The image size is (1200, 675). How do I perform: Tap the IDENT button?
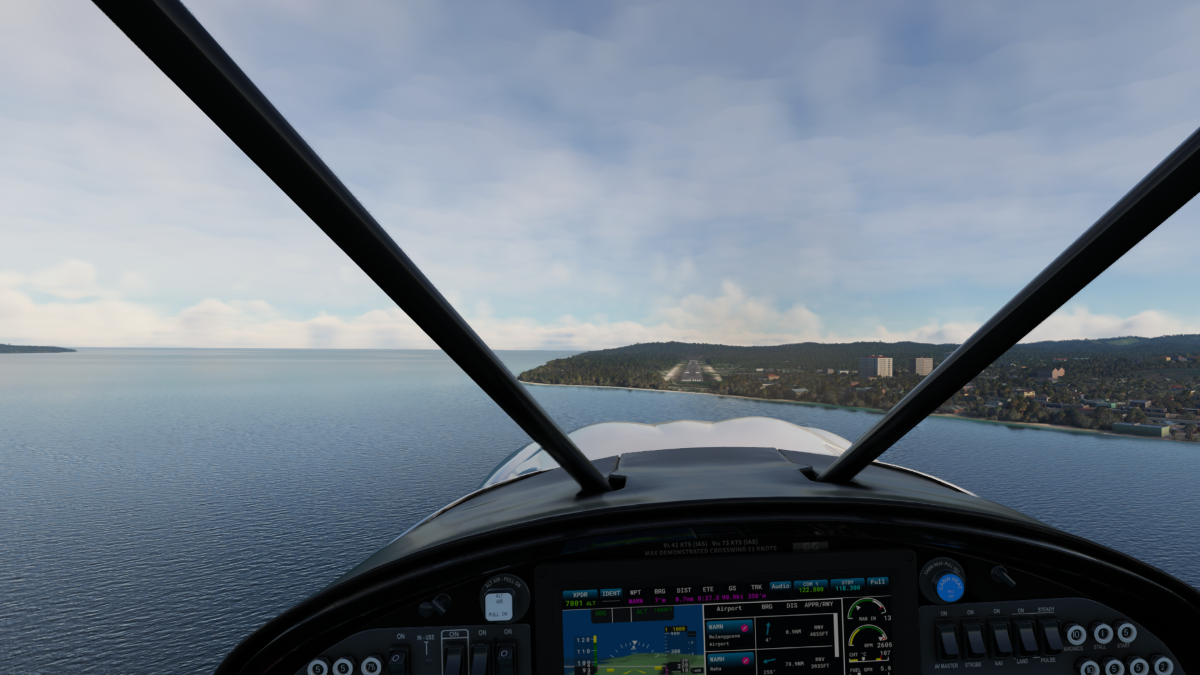tap(610, 593)
